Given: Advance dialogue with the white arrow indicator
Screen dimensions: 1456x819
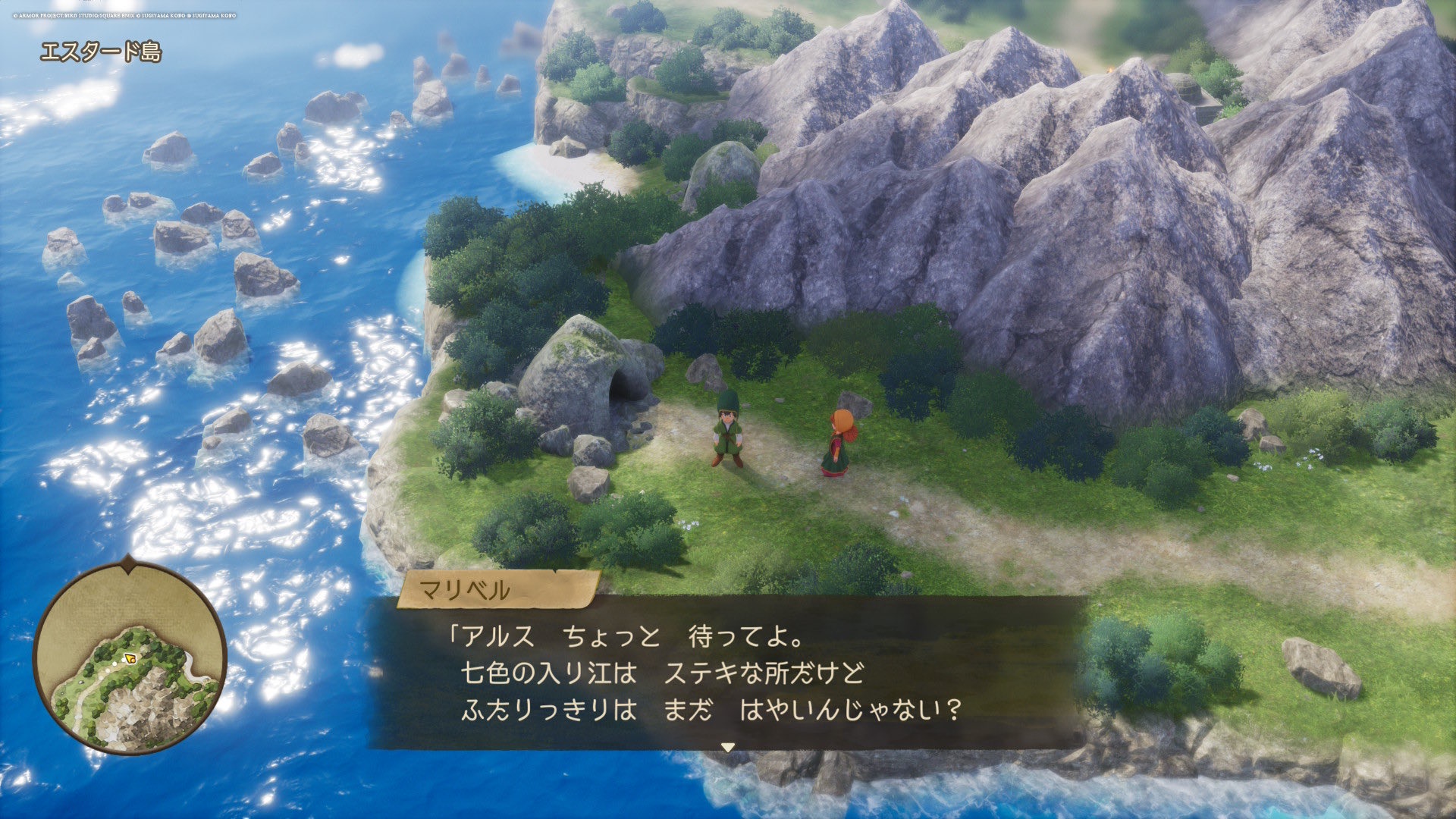Looking at the screenshot, I should click(x=728, y=747).
